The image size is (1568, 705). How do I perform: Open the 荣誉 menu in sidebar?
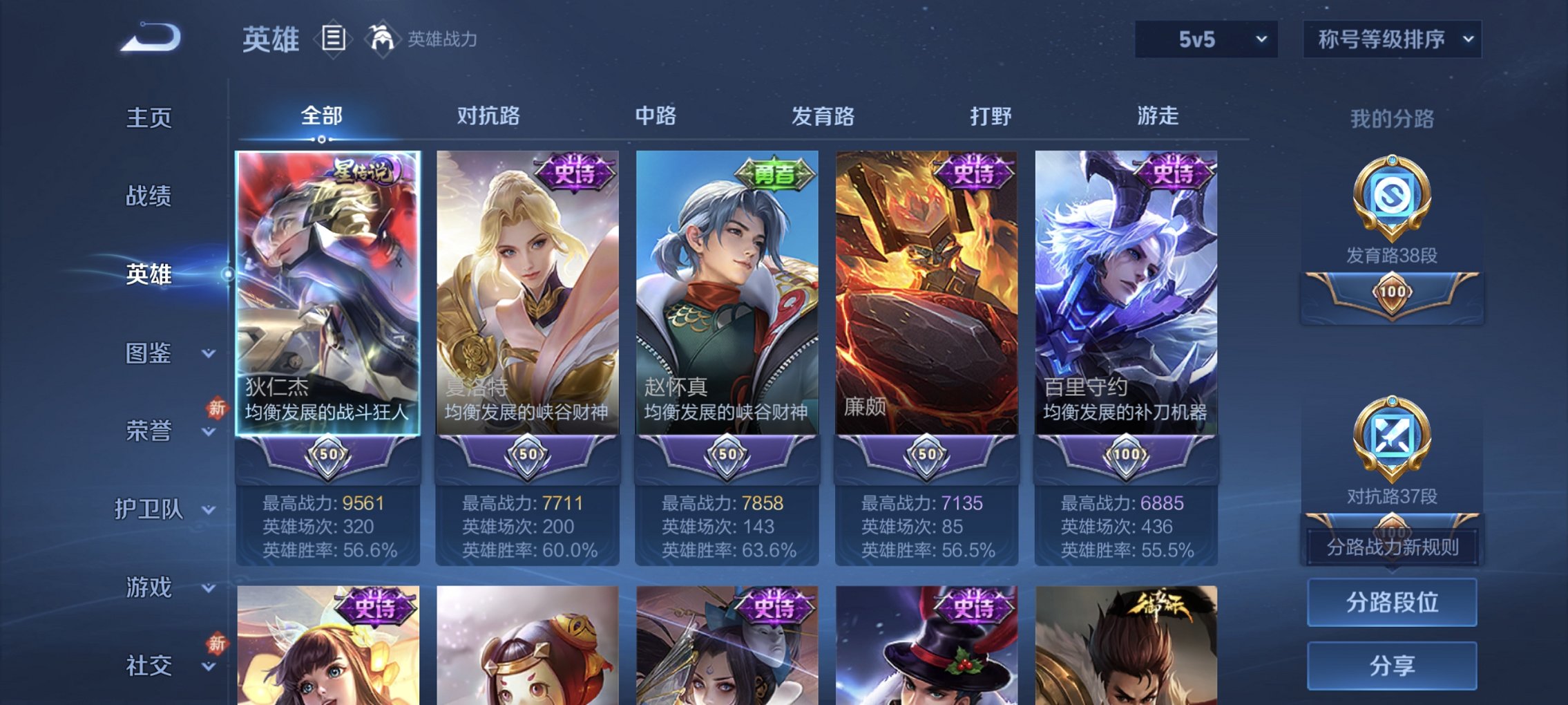click(x=147, y=431)
